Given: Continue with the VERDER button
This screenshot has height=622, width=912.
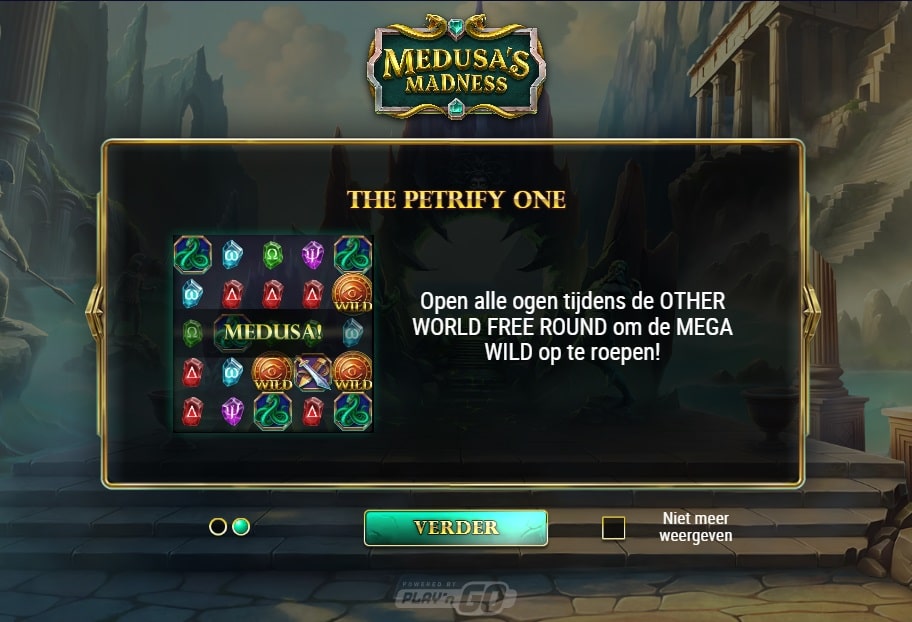Looking at the screenshot, I should point(455,528).
